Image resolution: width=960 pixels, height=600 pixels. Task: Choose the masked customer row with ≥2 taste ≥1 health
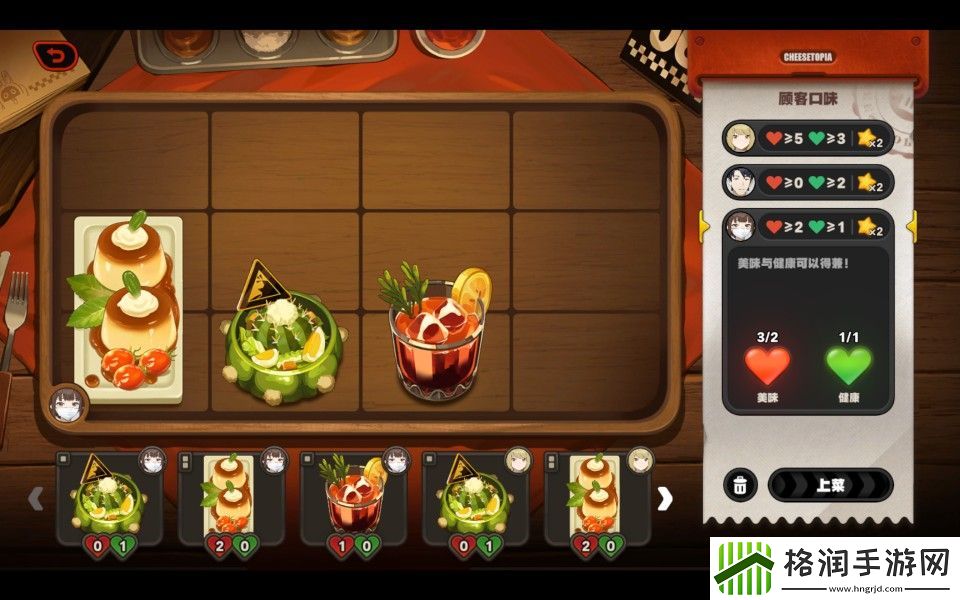click(807, 227)
